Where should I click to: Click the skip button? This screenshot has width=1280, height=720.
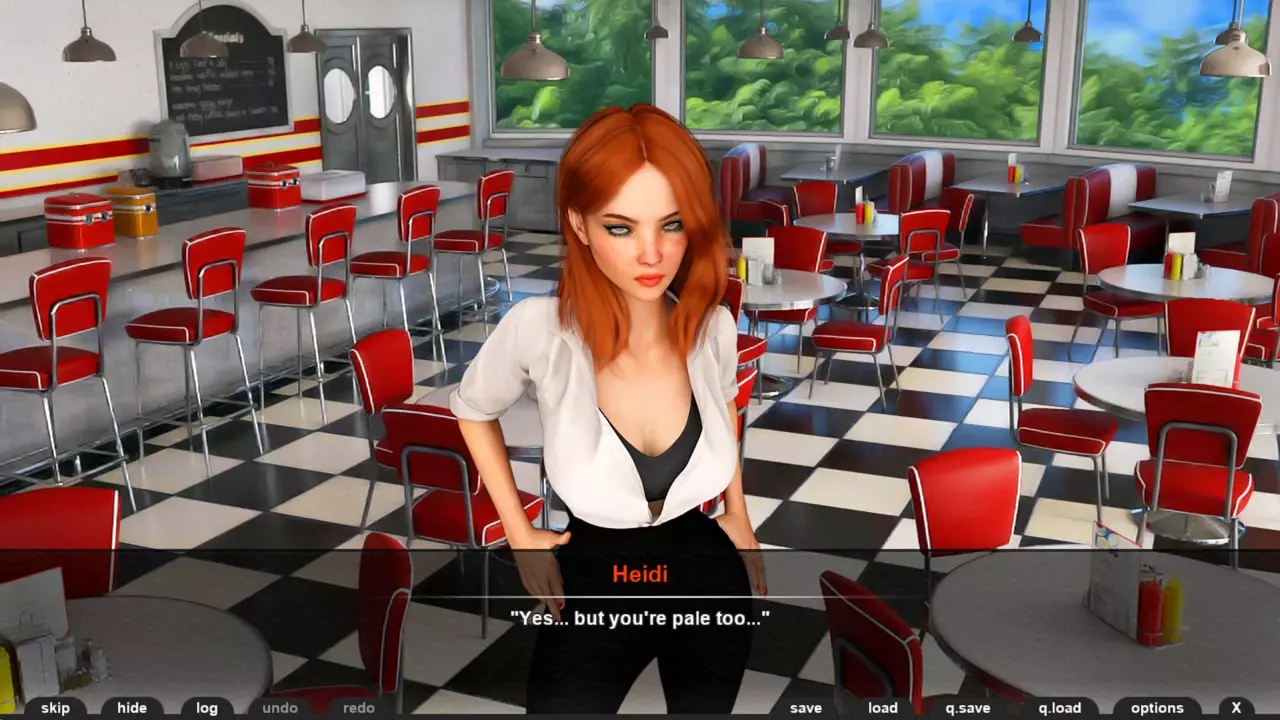(55, 708)
